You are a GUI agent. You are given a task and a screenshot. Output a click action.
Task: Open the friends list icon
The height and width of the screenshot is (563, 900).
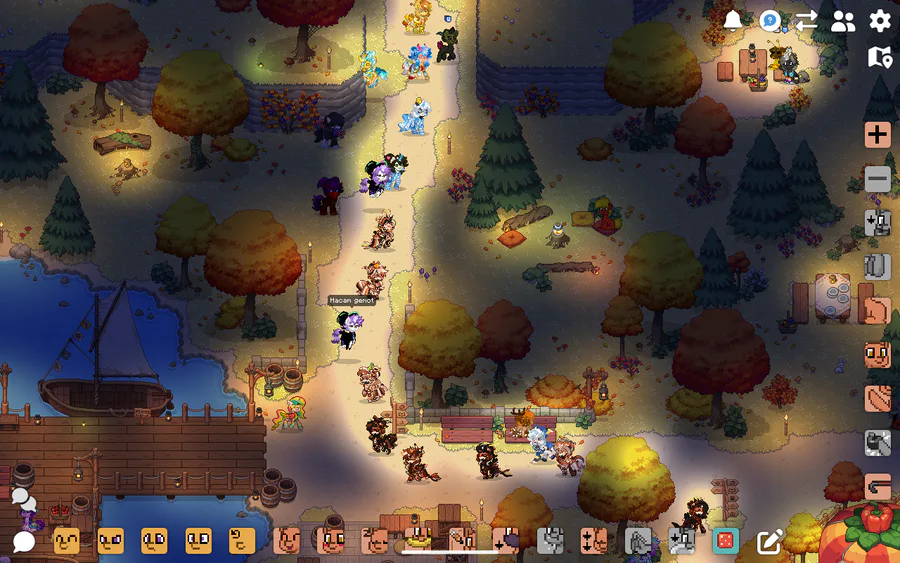point(843,21)
